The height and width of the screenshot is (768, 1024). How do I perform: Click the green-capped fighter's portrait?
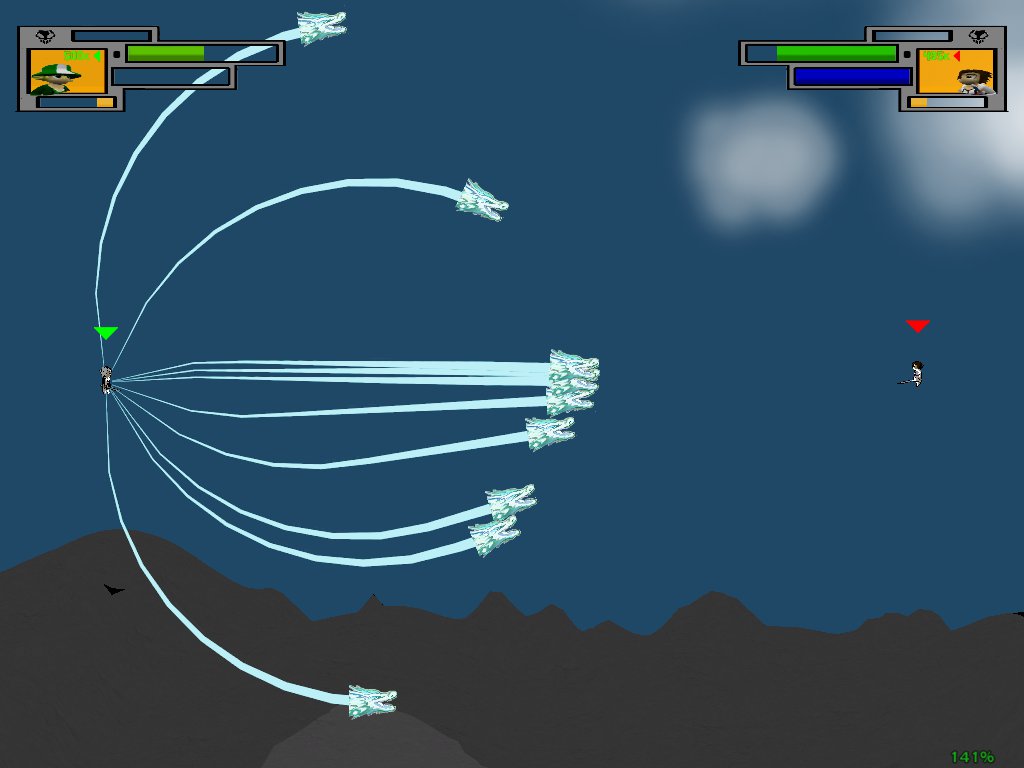(67, 71)
